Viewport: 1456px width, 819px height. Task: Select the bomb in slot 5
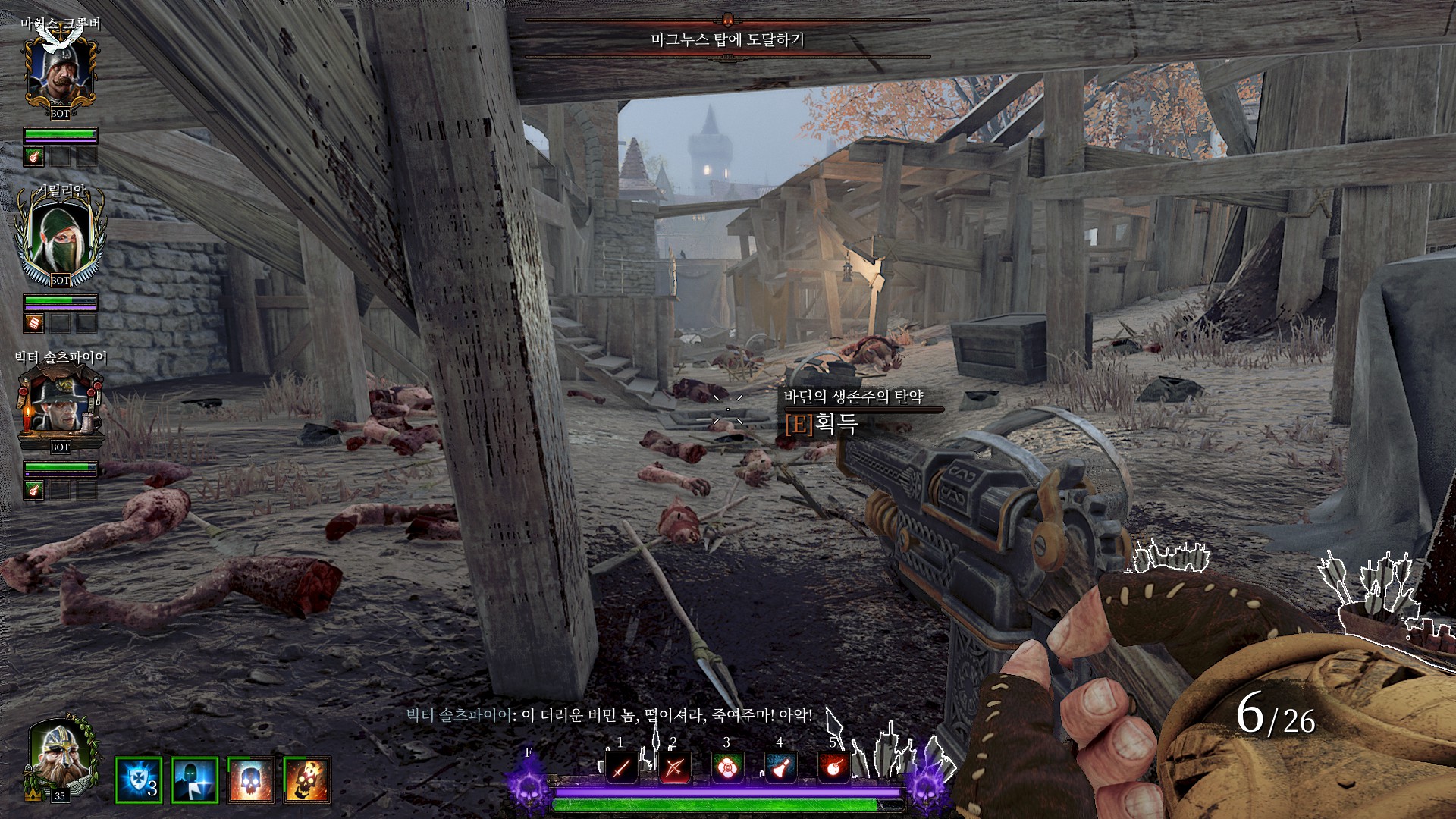833,767
